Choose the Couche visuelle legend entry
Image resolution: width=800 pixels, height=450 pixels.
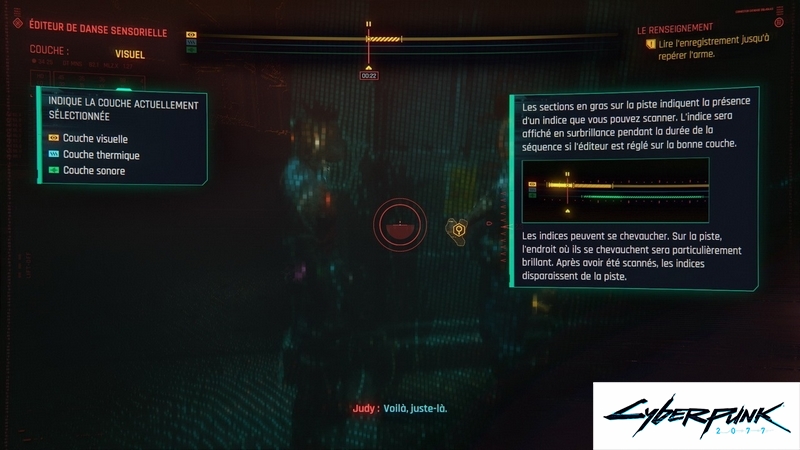pyautogui.click(x=95, y=139)
